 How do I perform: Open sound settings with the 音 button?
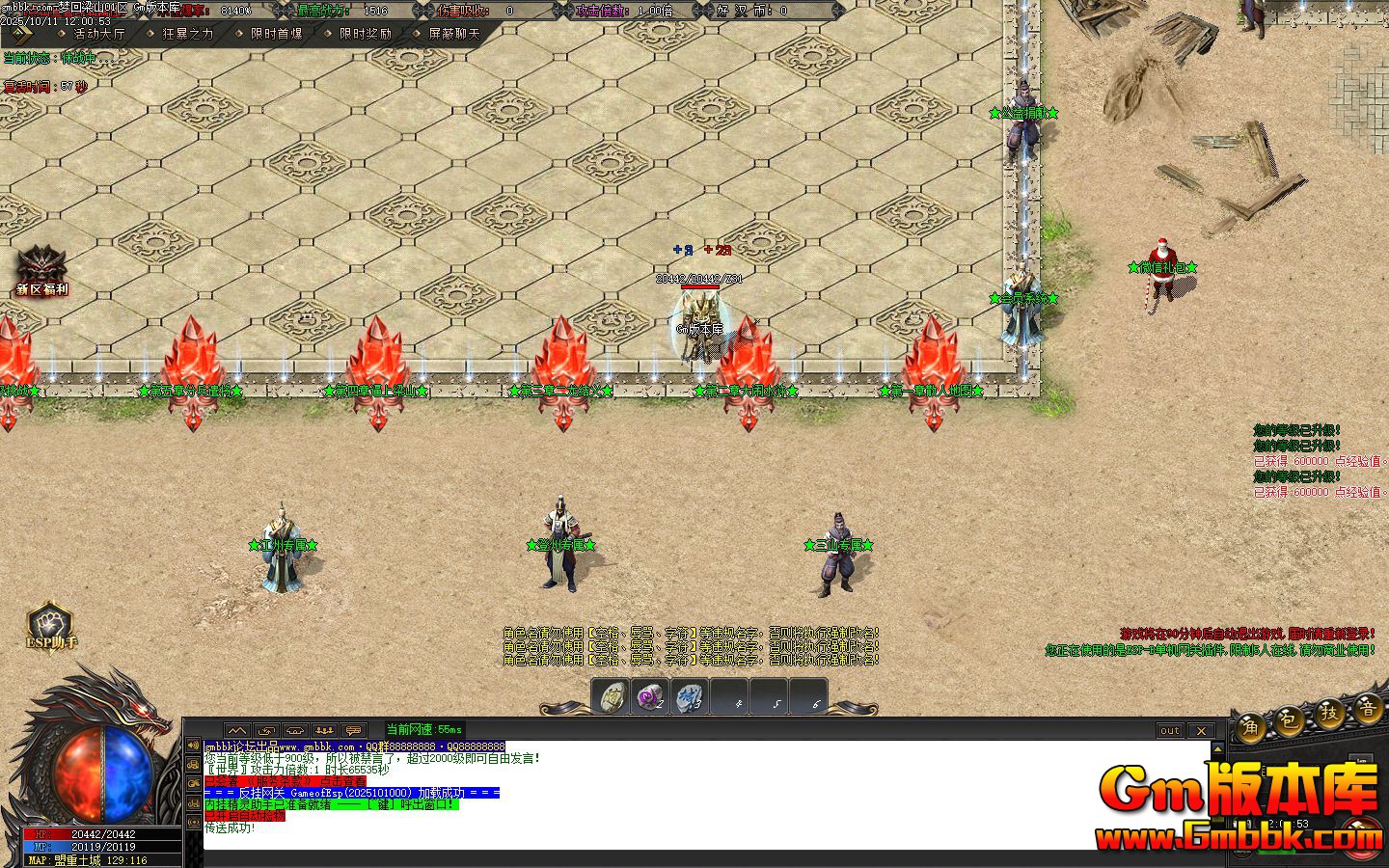pyautogui.click(x=1368, y=709)
